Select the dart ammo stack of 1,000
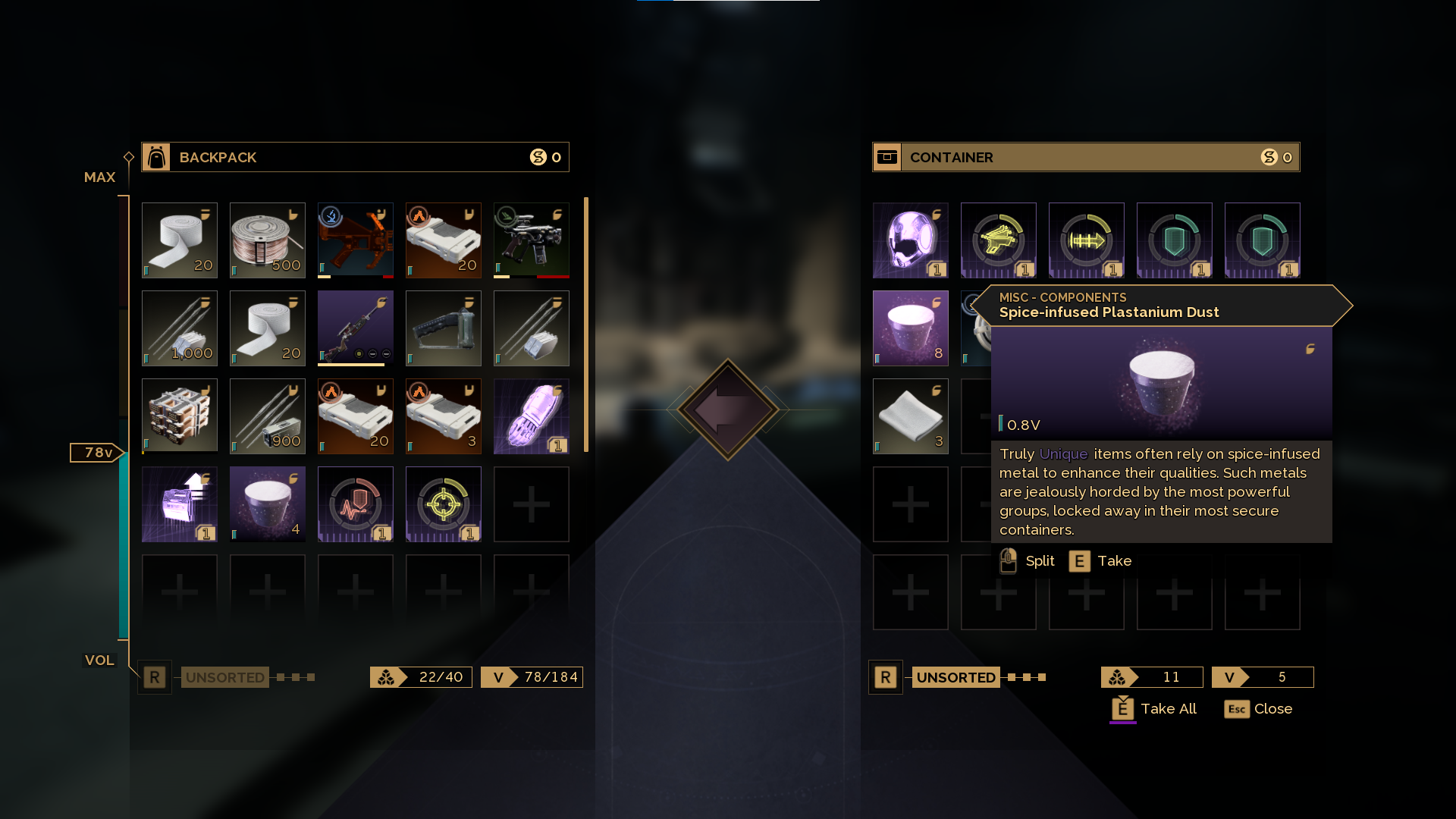 tap(179, 328)
